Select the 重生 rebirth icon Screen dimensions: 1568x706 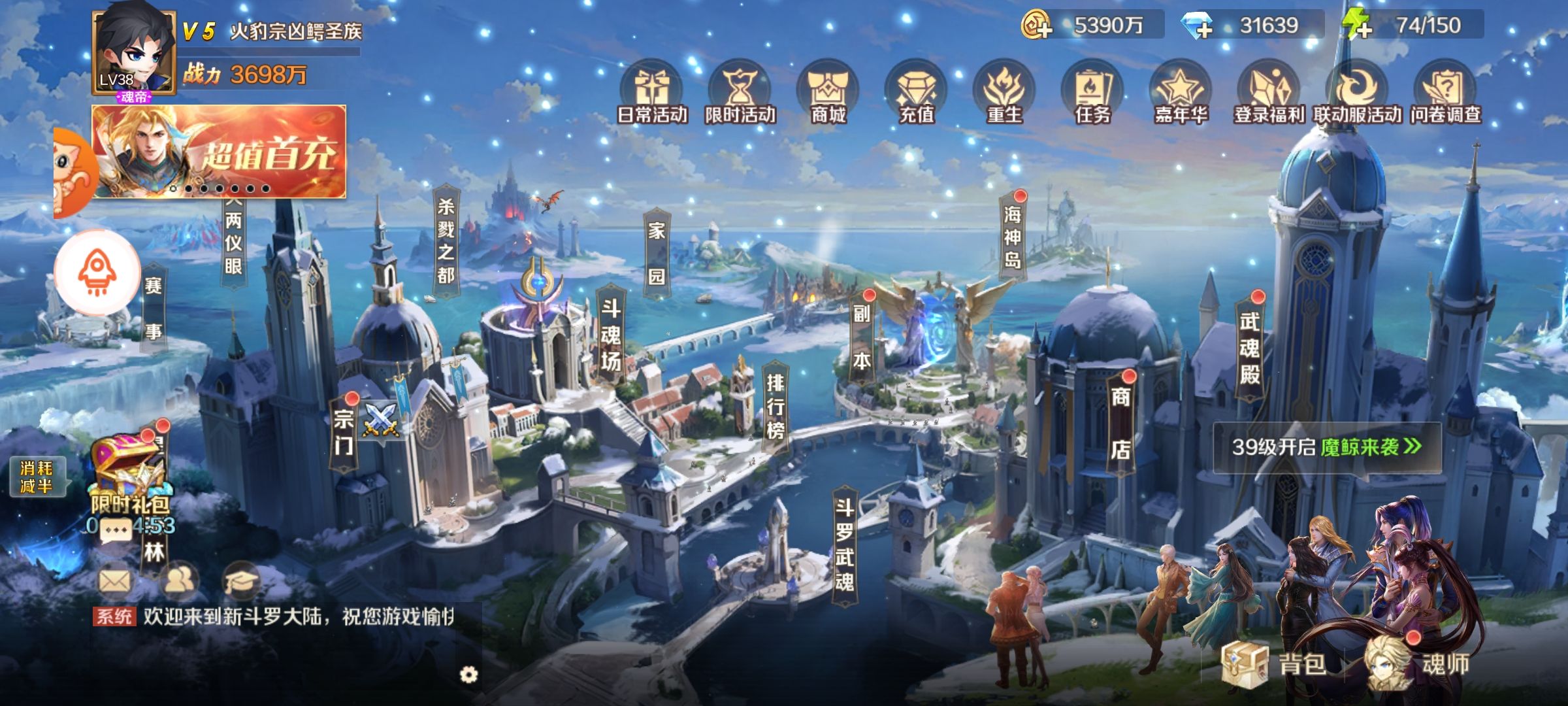tap(1004, 95)
